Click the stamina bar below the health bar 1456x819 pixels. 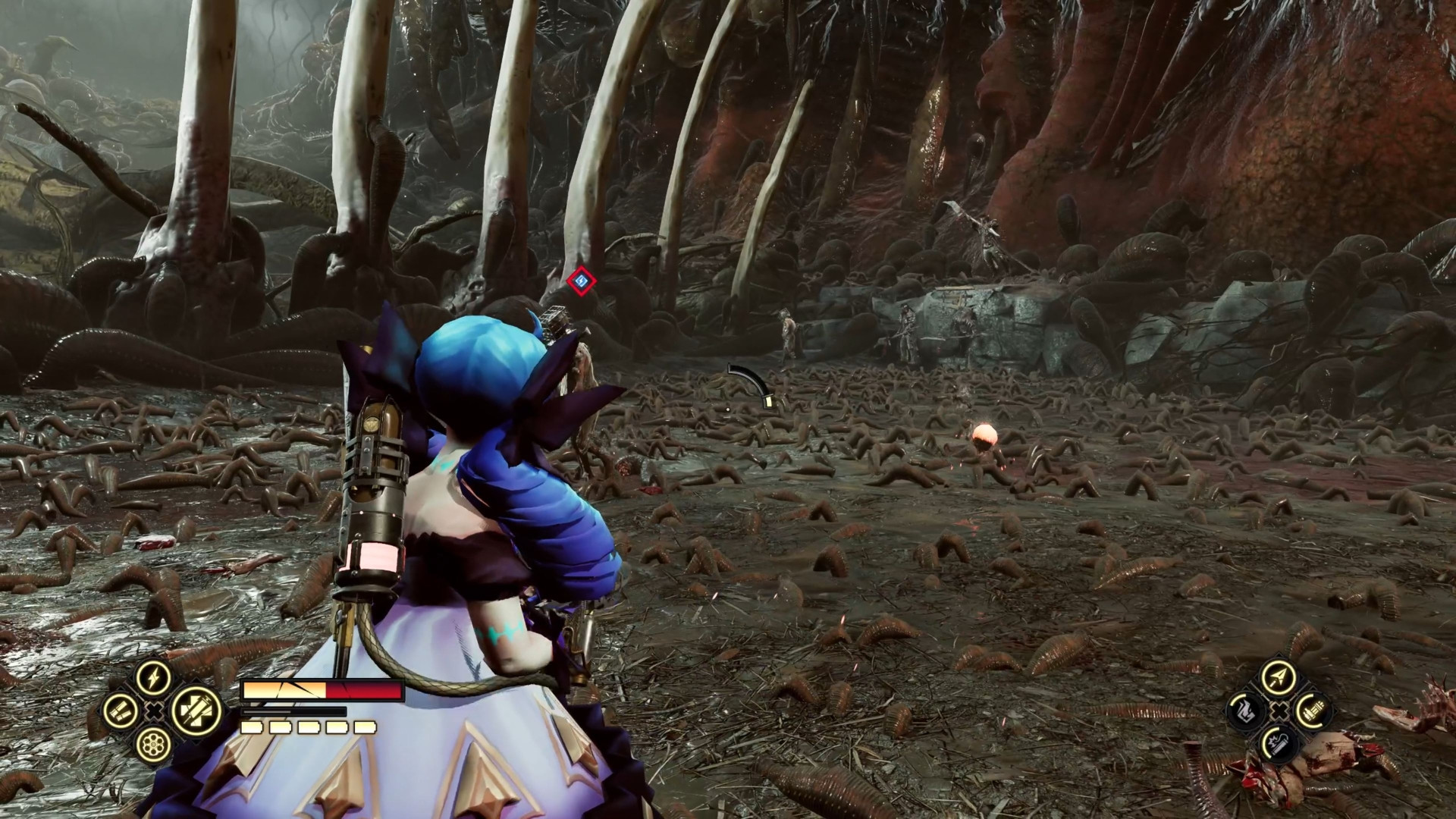tap(293, 711)
